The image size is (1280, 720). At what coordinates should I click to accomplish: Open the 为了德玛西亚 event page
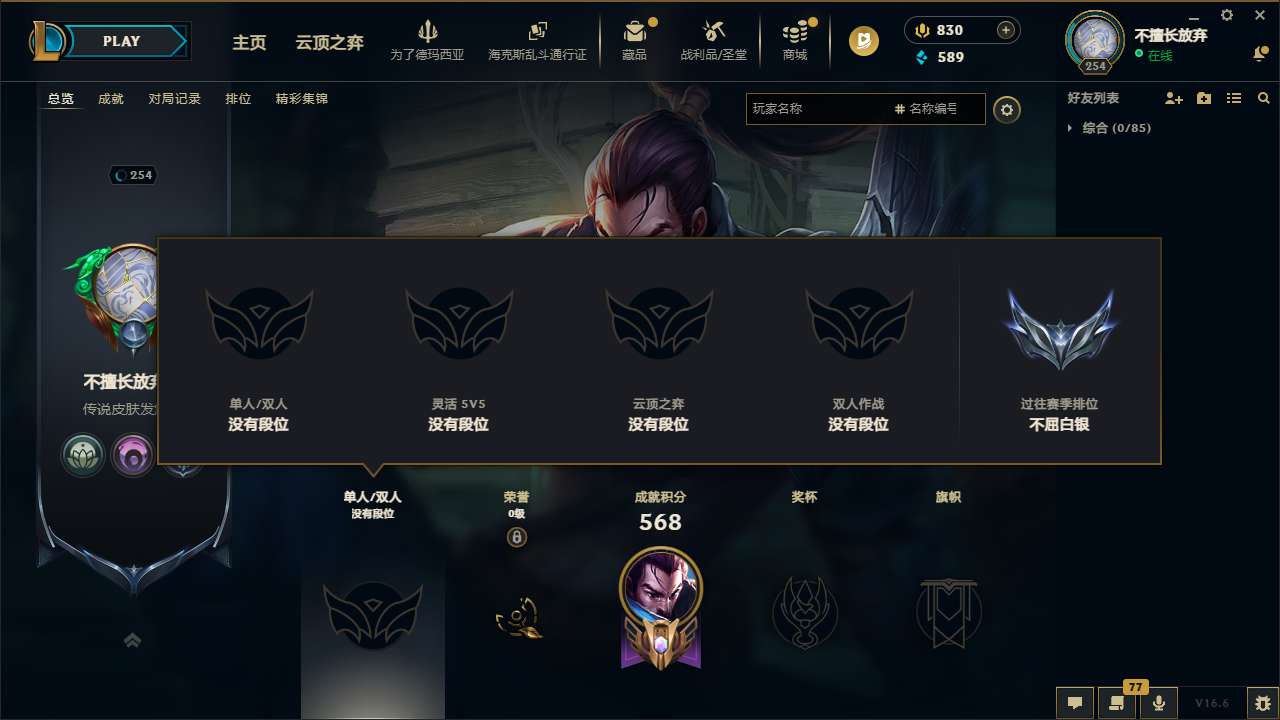pos(428,40)
